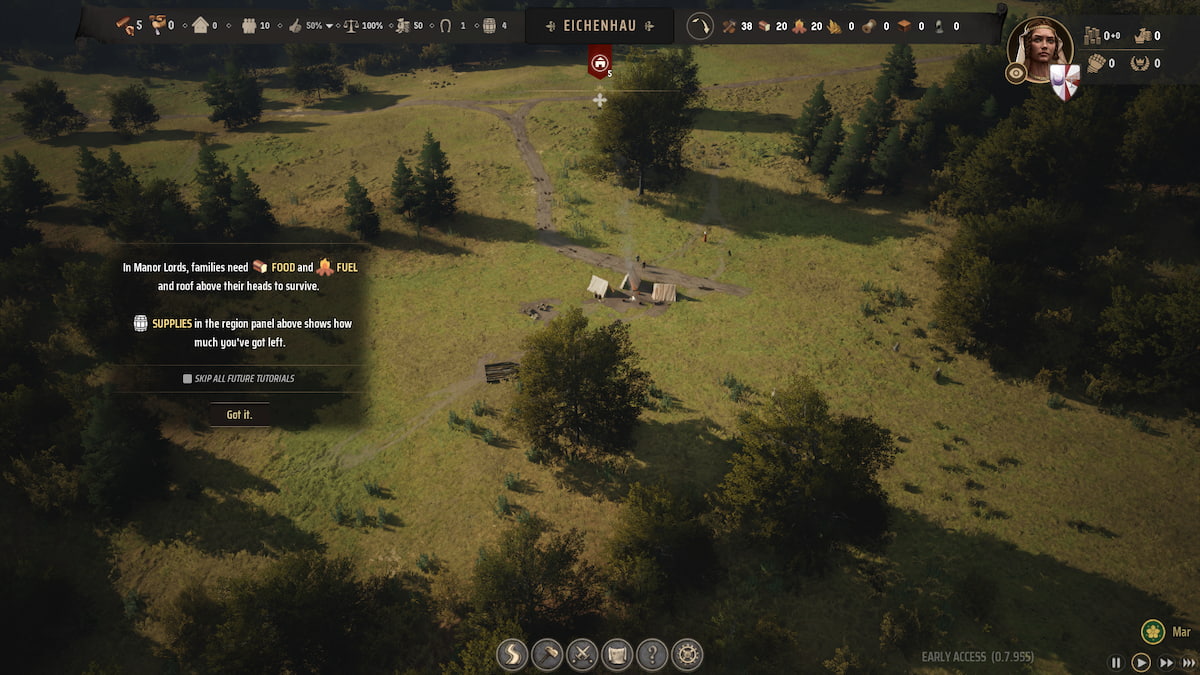Open the lord portrait panel
Screen dimensions: 1200x675
(1041, 45)
